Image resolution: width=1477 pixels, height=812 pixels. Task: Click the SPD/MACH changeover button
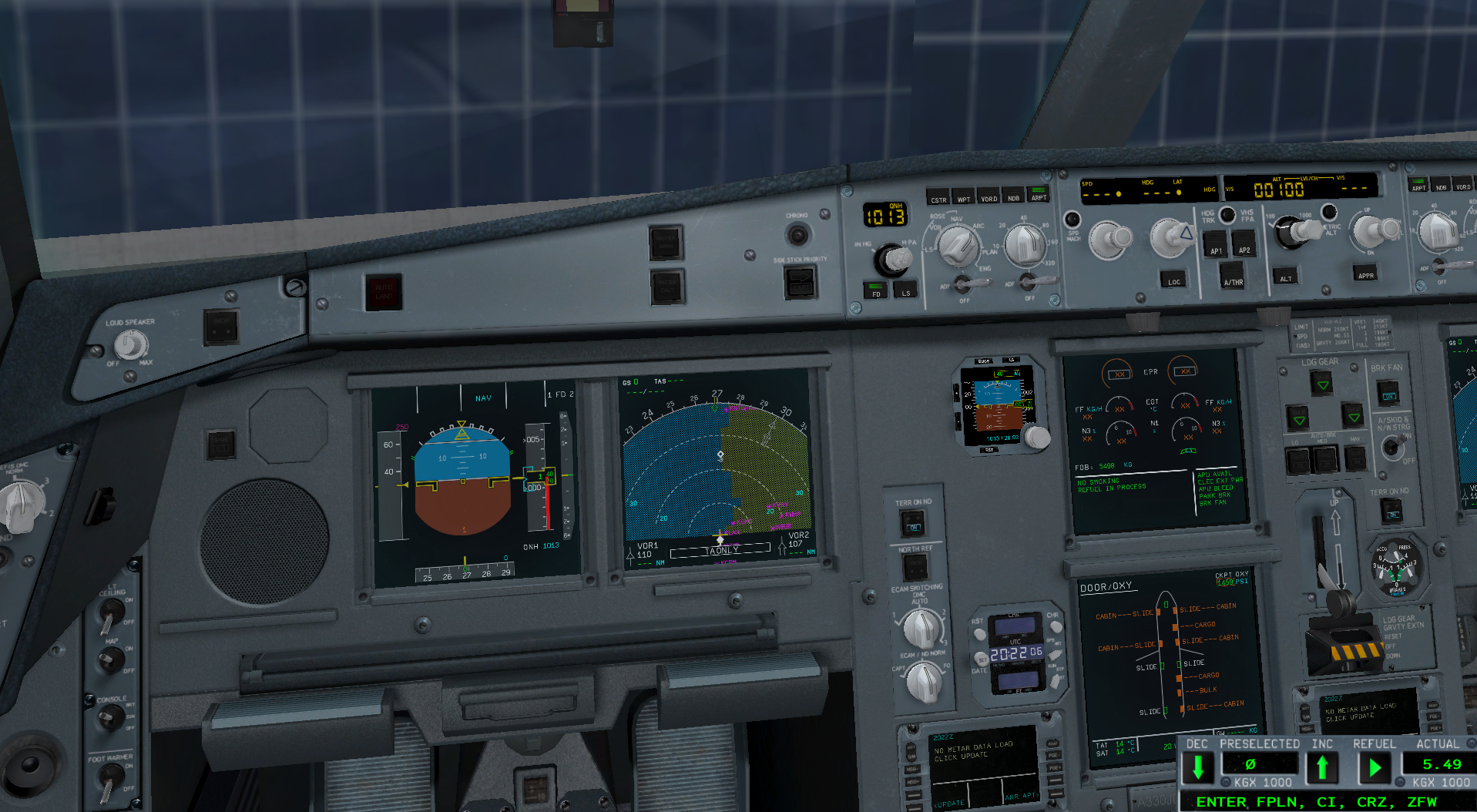click(x=1072, y=219)
